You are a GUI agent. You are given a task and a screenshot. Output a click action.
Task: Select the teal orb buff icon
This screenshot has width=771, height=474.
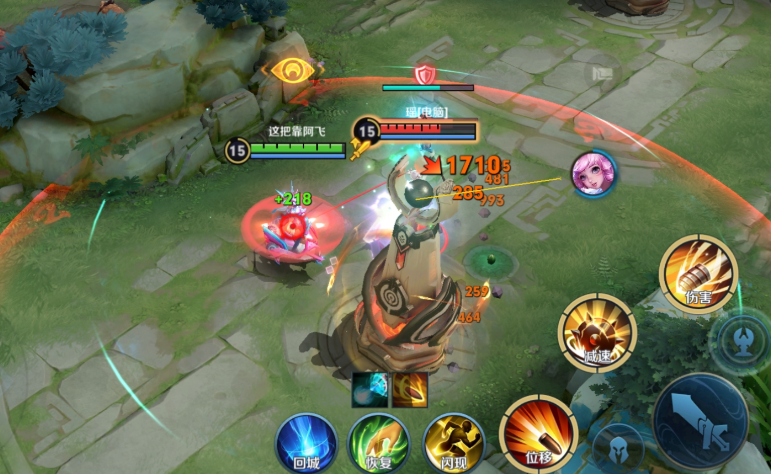(x=369, y=389)
